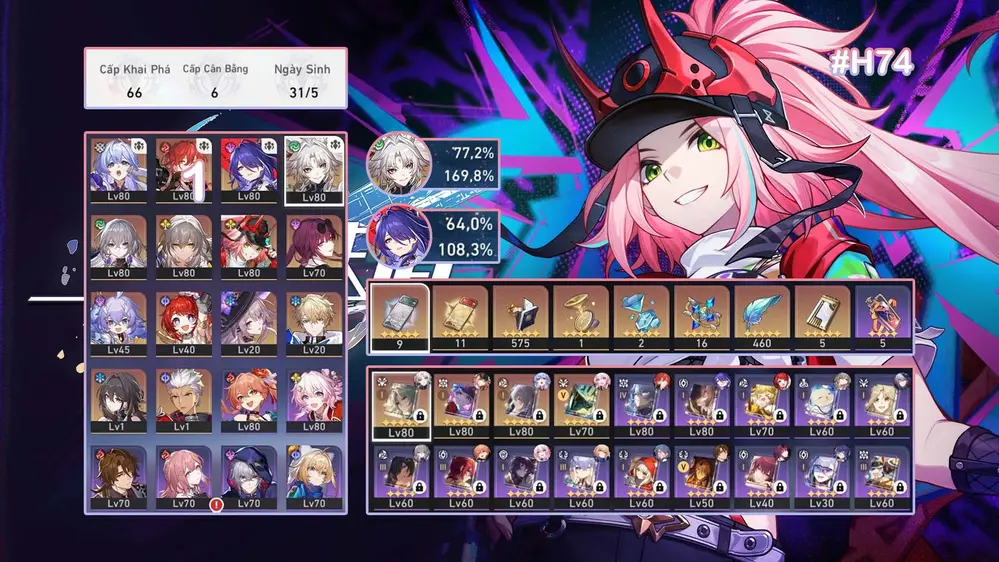
Task: Open Kafka's Lv70 character tile
Action: [x=313, y=241]
